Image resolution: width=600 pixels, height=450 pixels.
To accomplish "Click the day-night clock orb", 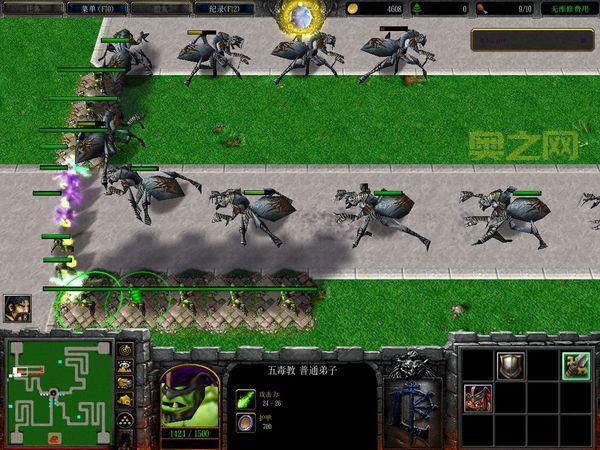I will 297,15.
